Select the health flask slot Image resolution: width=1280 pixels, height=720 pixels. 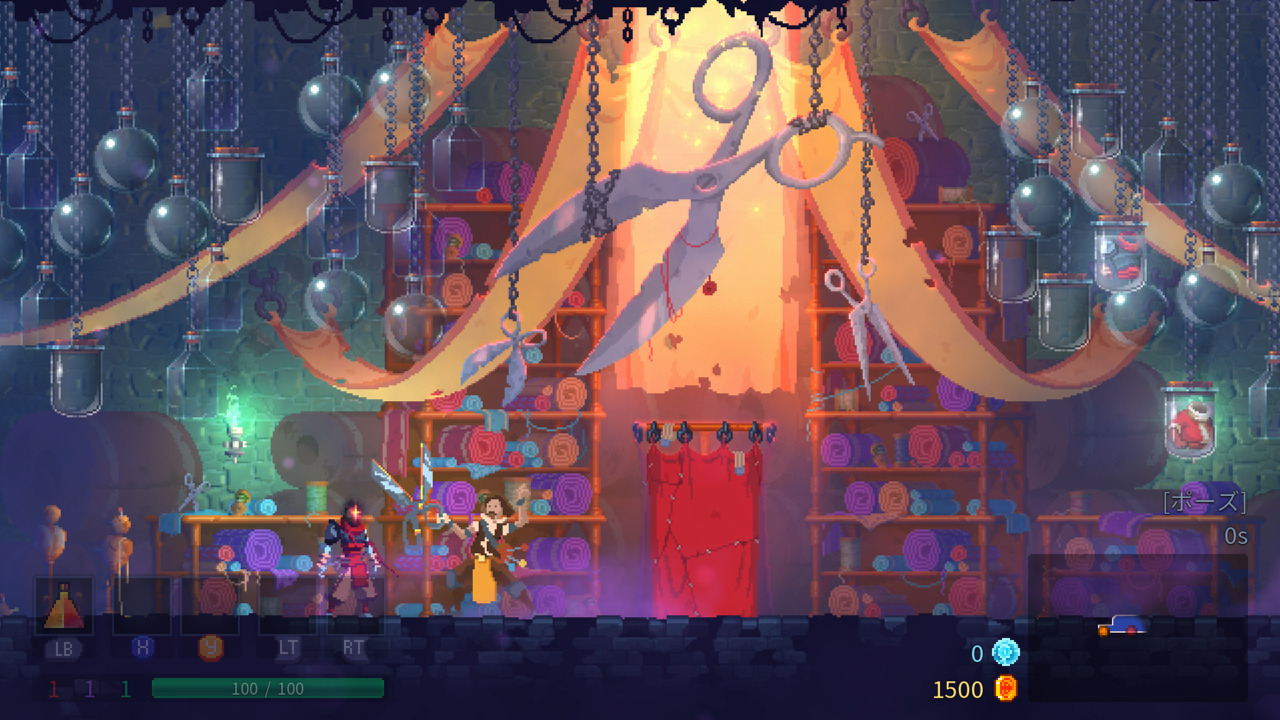point(64,606)
